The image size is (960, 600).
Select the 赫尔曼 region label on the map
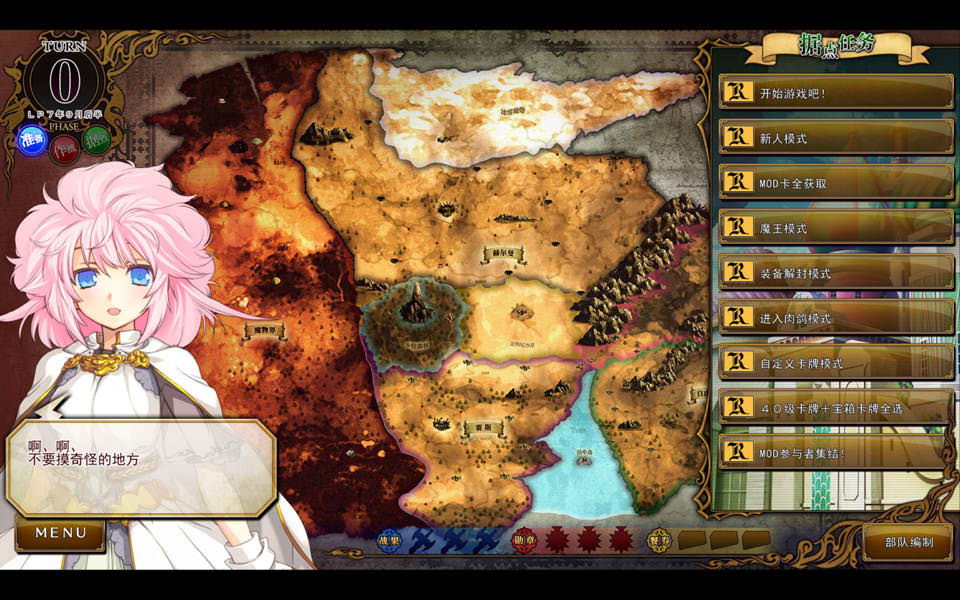(503, 254)
